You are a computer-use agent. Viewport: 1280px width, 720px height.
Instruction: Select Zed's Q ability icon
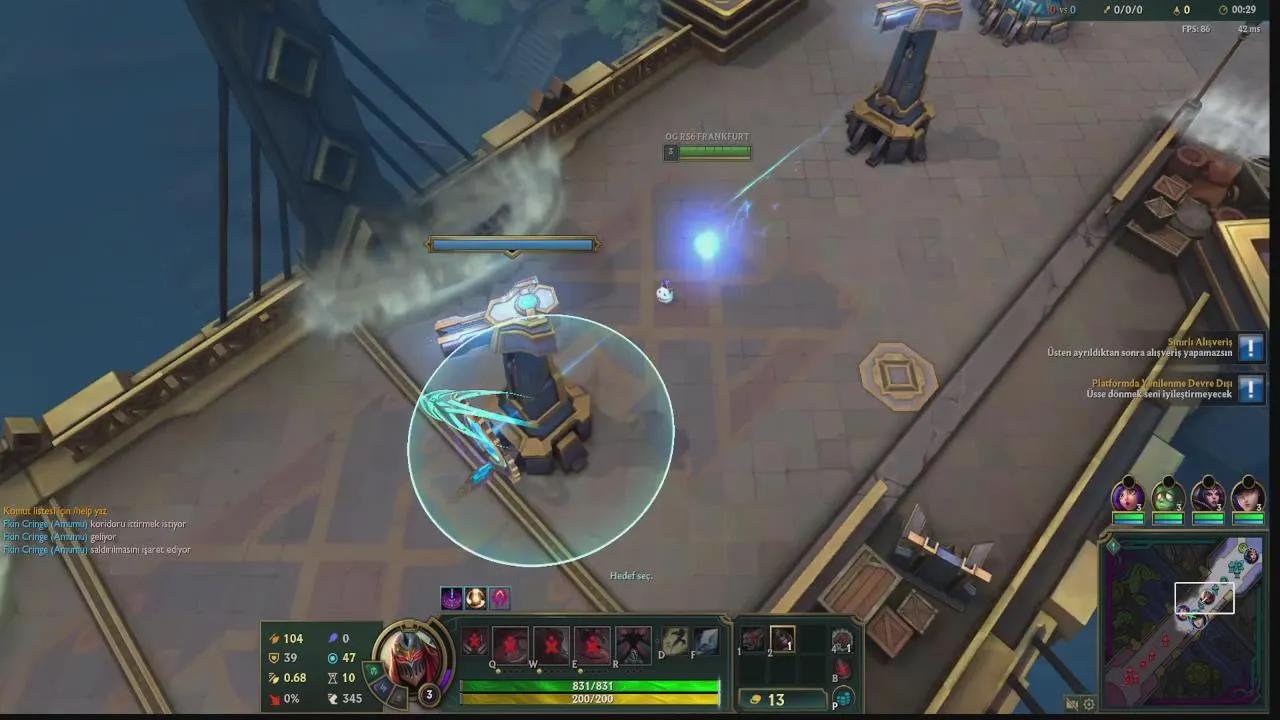click(x=510, y=642)
